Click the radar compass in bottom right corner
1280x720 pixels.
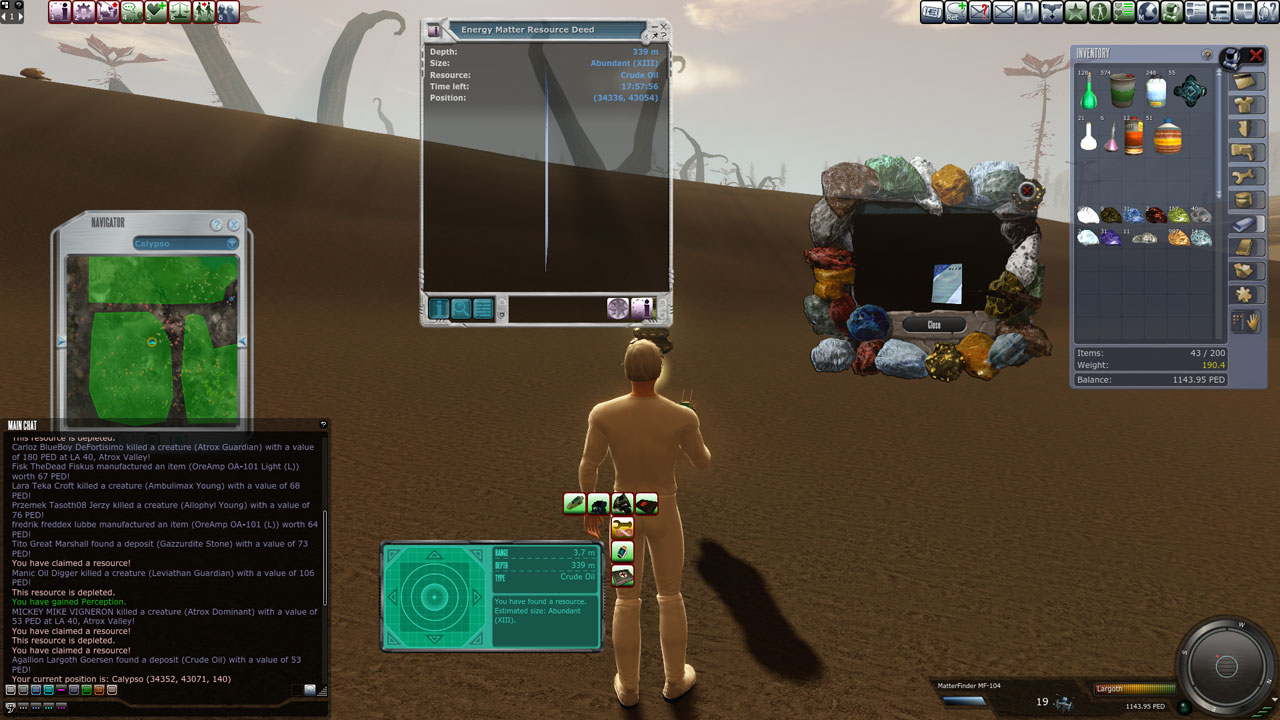tap(1226, 667)
